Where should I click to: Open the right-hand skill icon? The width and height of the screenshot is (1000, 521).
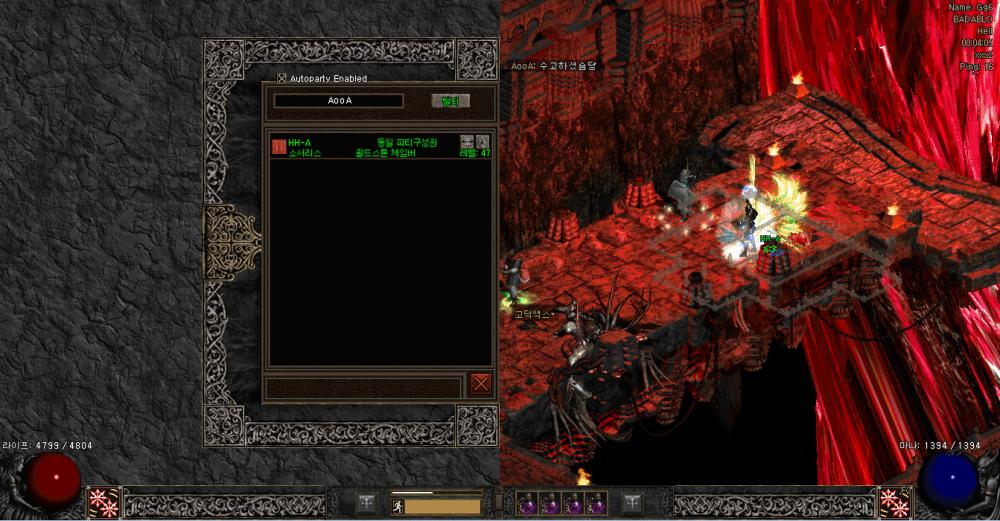[x=895, y=503]
